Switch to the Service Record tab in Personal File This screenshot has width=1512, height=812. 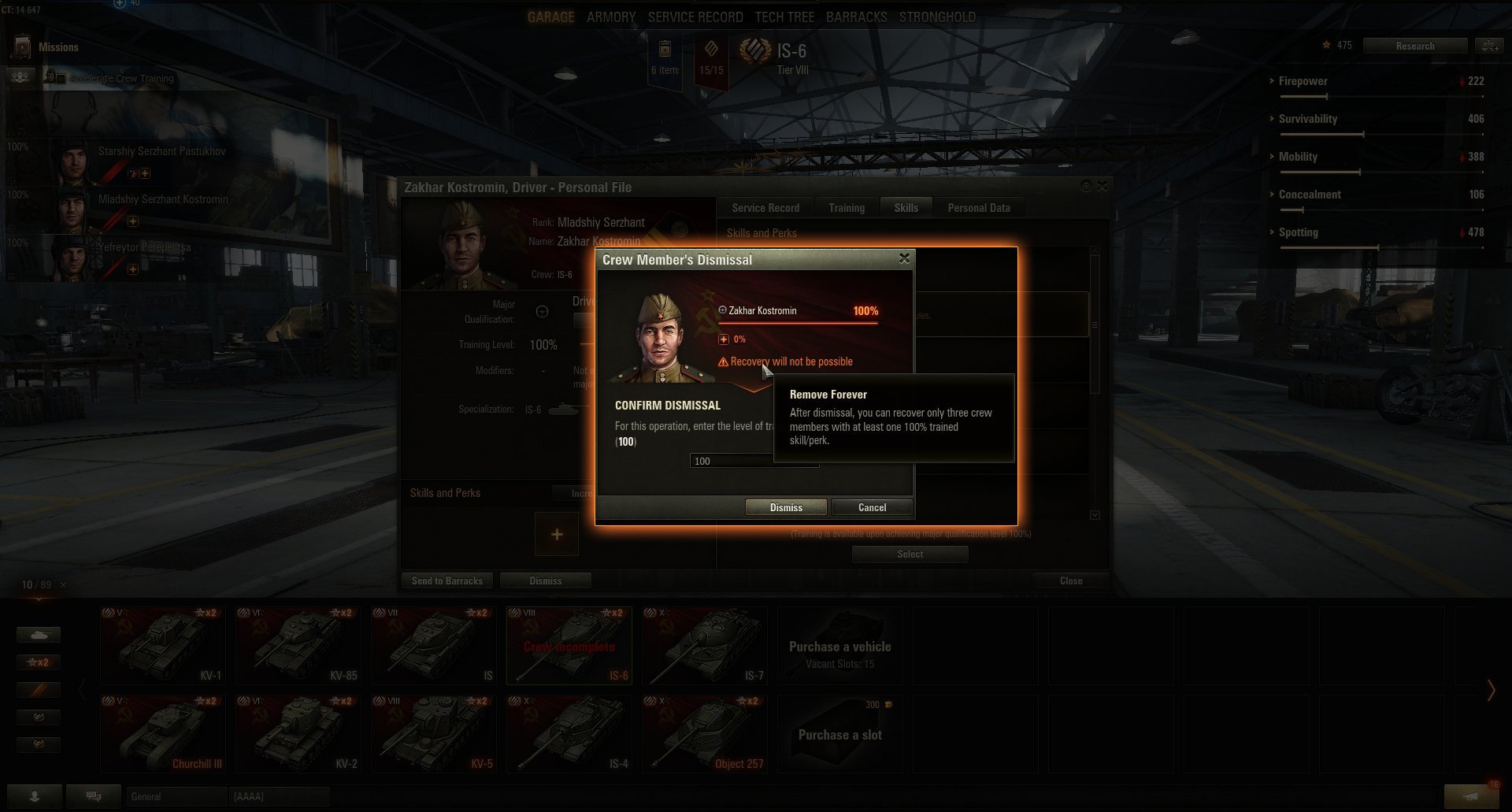(765, 208)
